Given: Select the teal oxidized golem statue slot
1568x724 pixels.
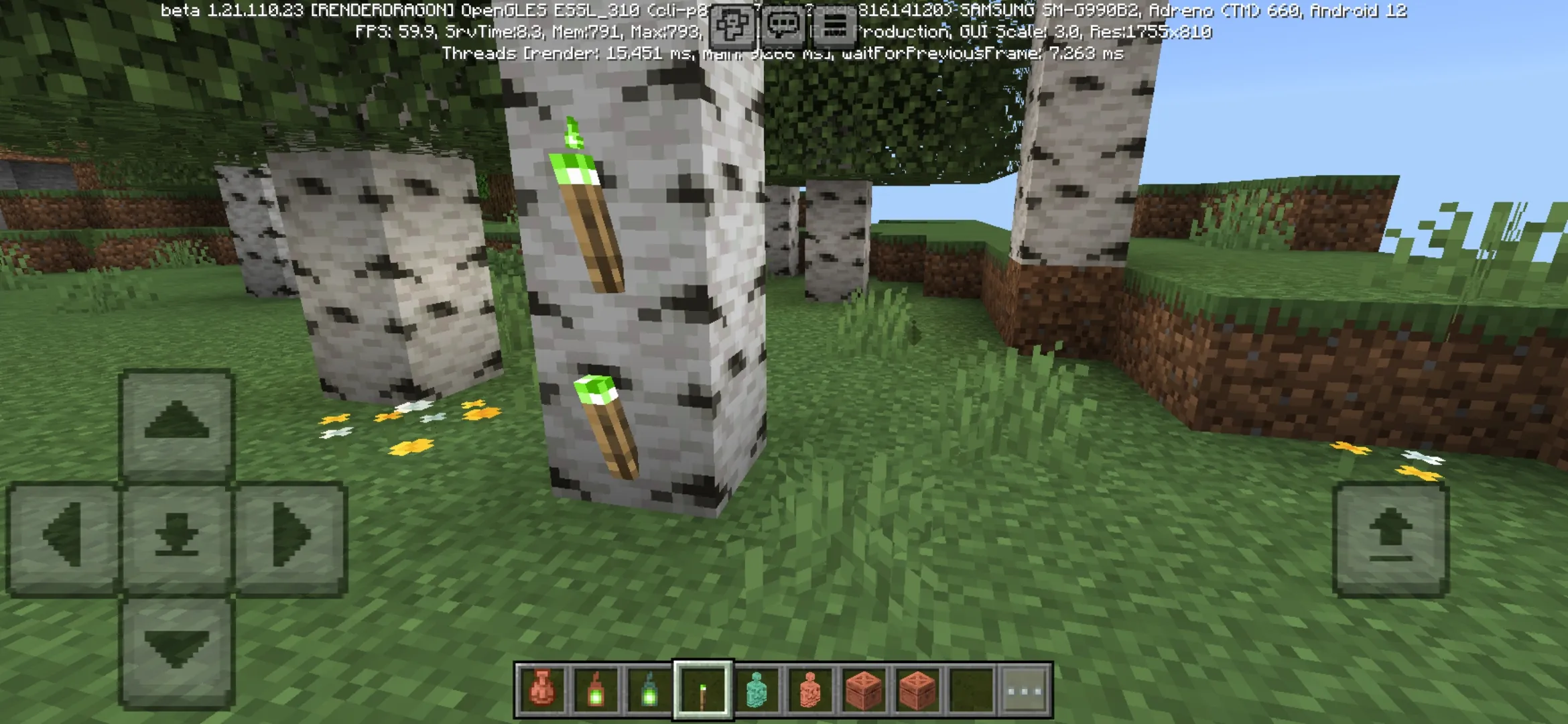Looking at the screenshot, I should point(757,690).
